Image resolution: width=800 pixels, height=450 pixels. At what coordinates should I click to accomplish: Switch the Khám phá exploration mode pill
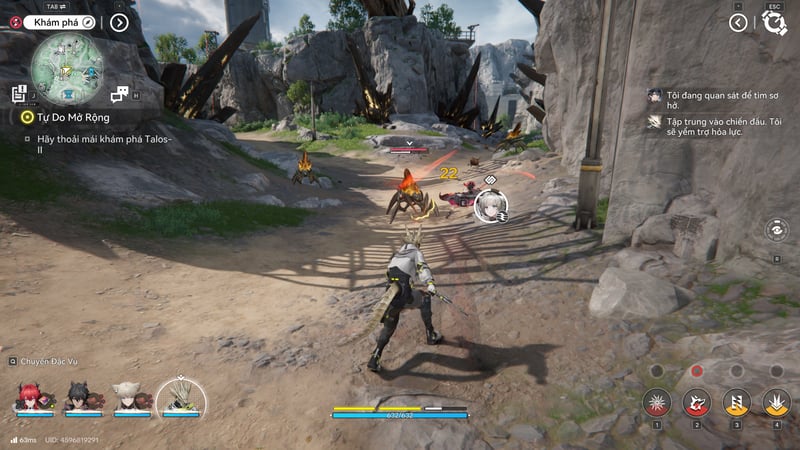60,21
